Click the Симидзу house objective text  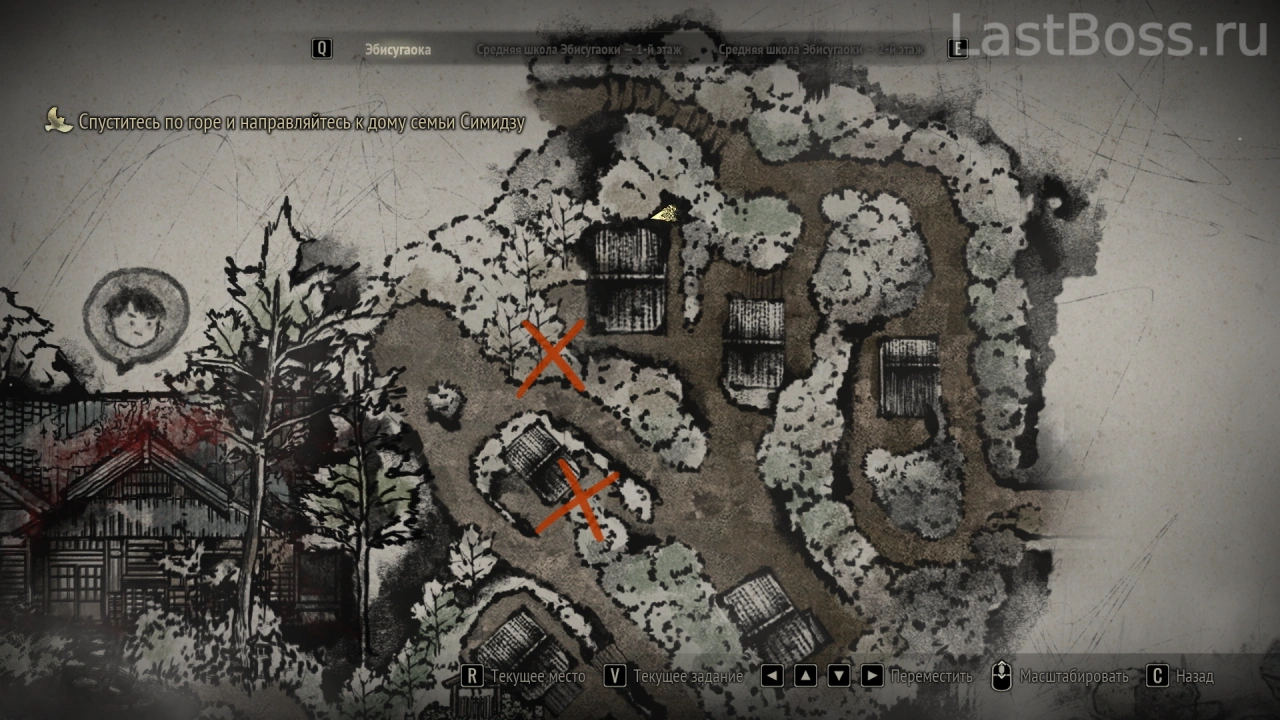pos(301,122)
